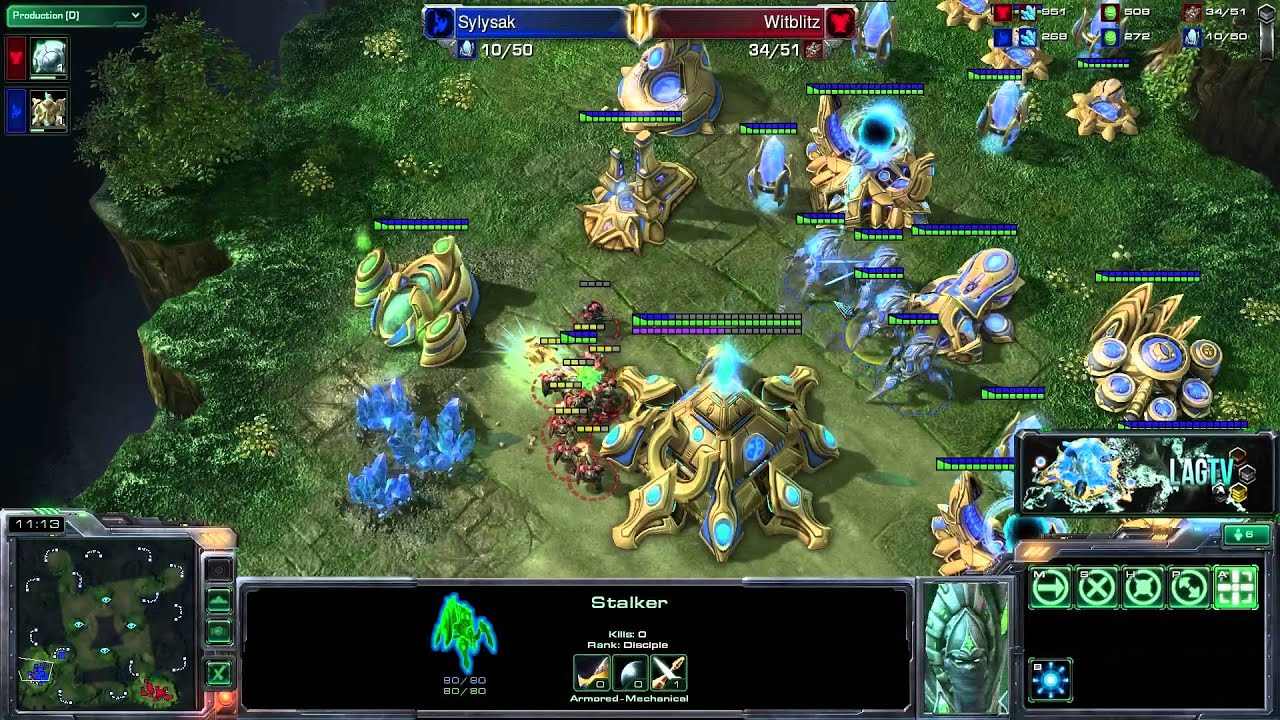Choose the Hold Position command
The width and height of the screenshot is (1280, 720).
click(1143, 588)
